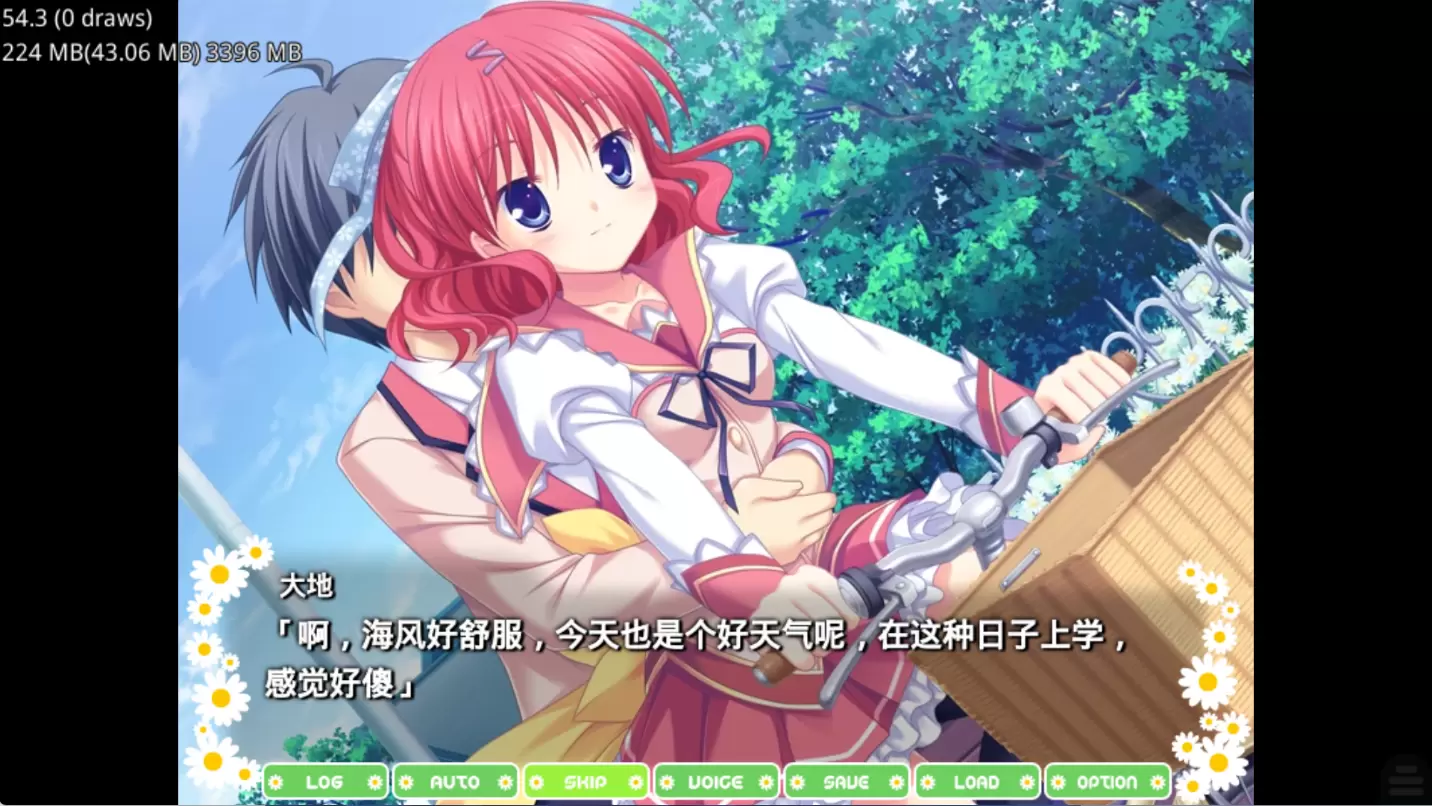1432x806 pixels.
Task: Turn on AUTO text advance
Action: [455, 782]
